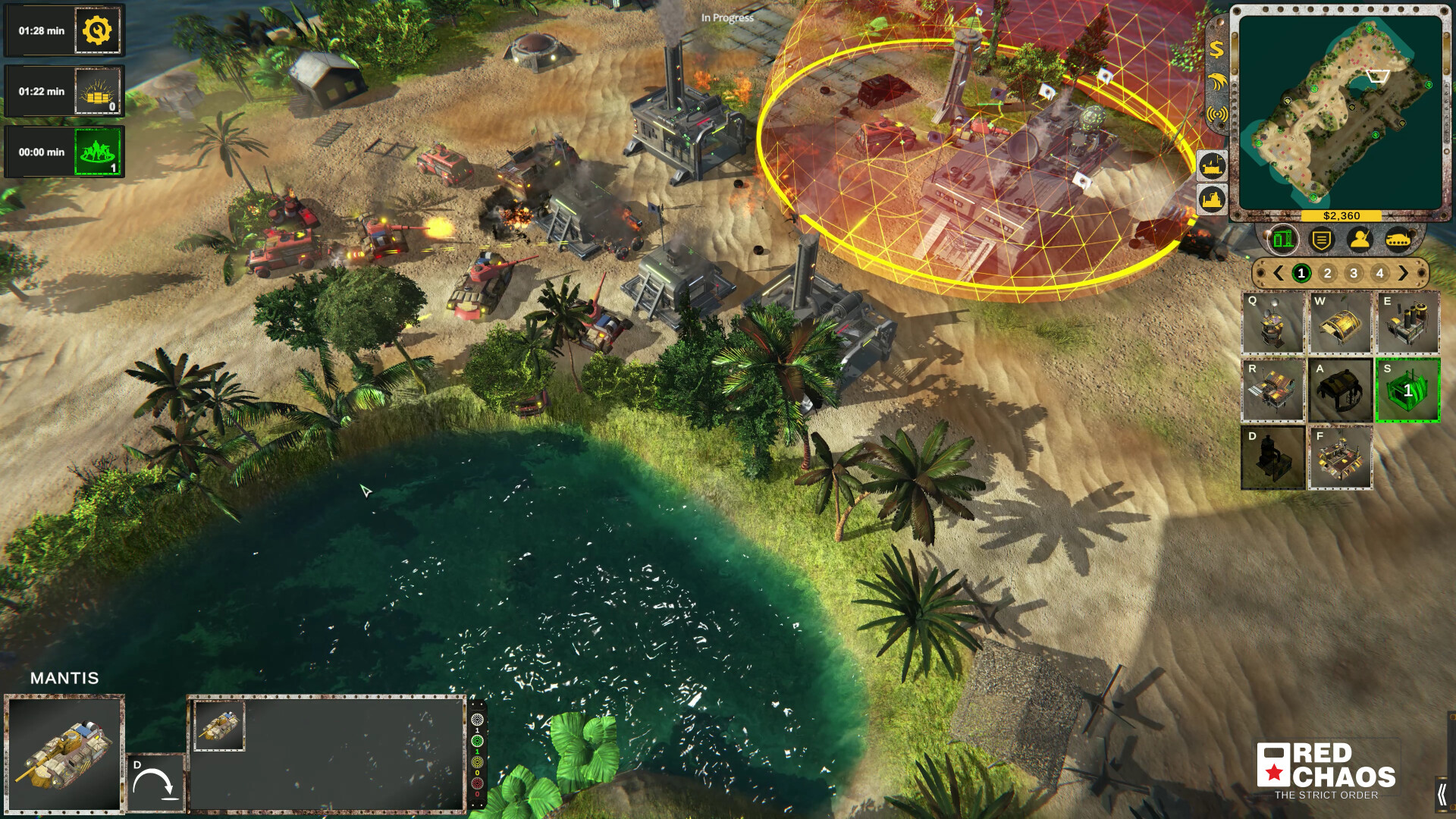Select the buildings category tab on sidebar
Screen dimensions: 1456x819
1282,238
